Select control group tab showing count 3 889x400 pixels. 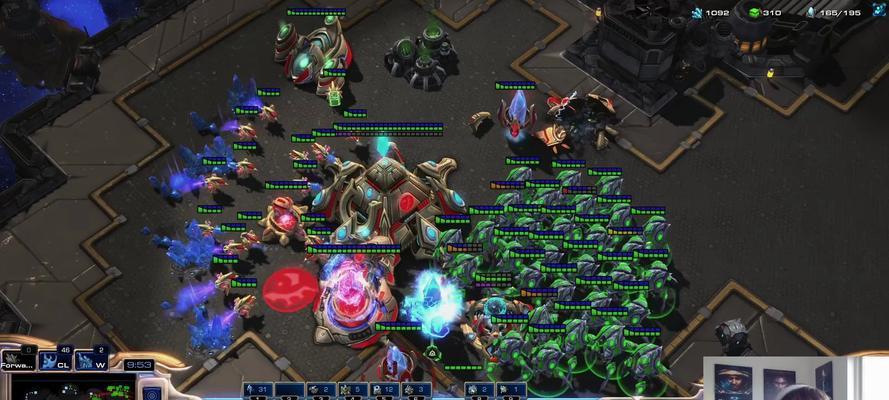tap(419, 389)
